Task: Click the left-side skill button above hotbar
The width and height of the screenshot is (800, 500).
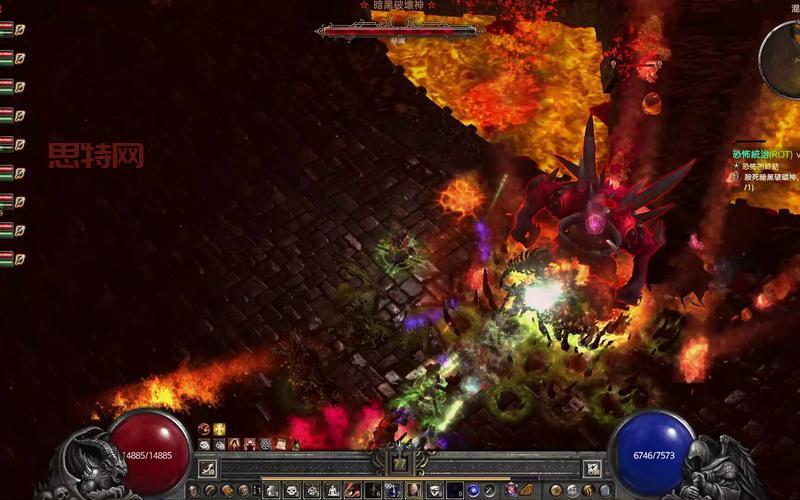Action: (206, 467)
